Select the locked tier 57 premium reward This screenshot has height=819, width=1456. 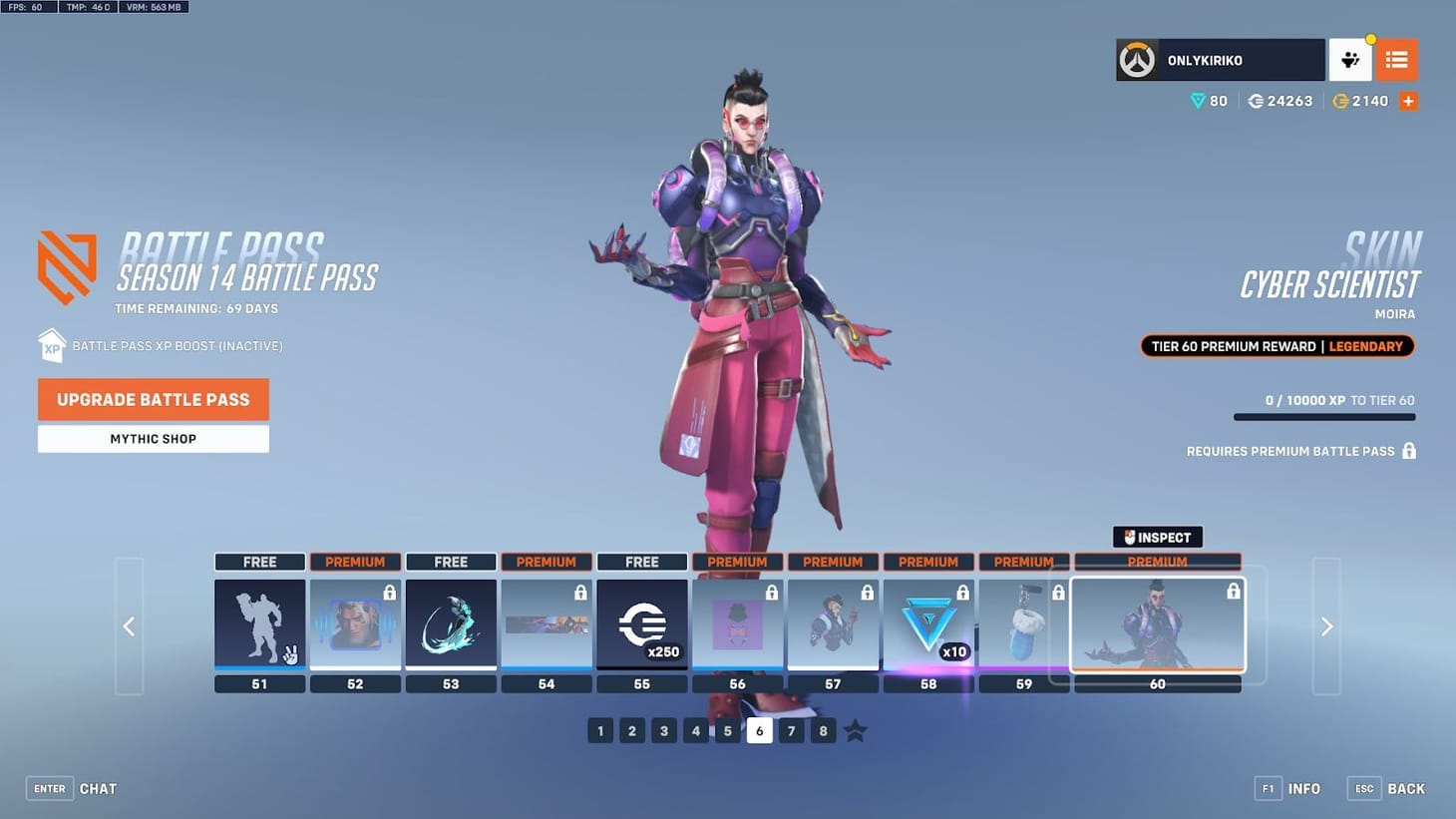834,623
